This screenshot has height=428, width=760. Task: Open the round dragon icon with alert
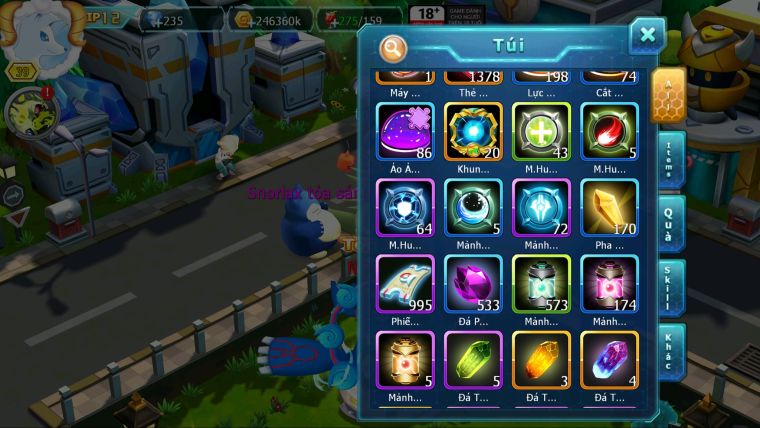coord(28,112)
